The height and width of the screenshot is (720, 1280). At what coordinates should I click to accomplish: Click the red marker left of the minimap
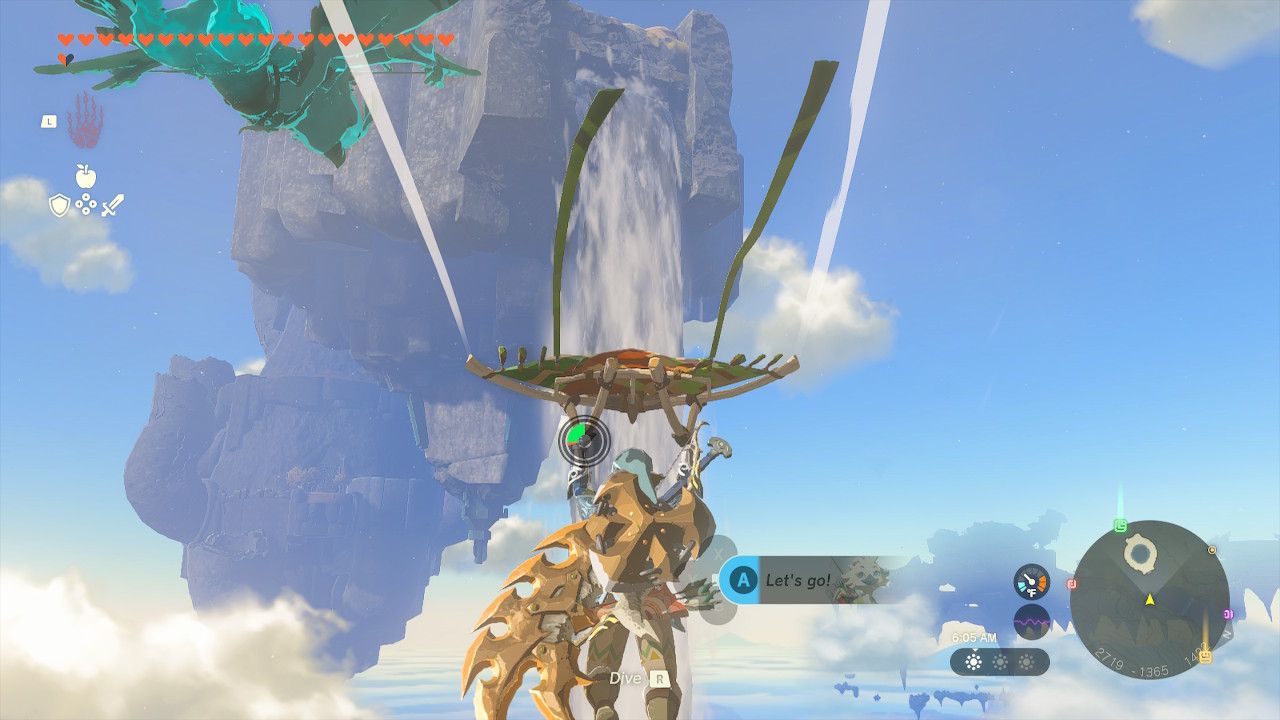1071,583
